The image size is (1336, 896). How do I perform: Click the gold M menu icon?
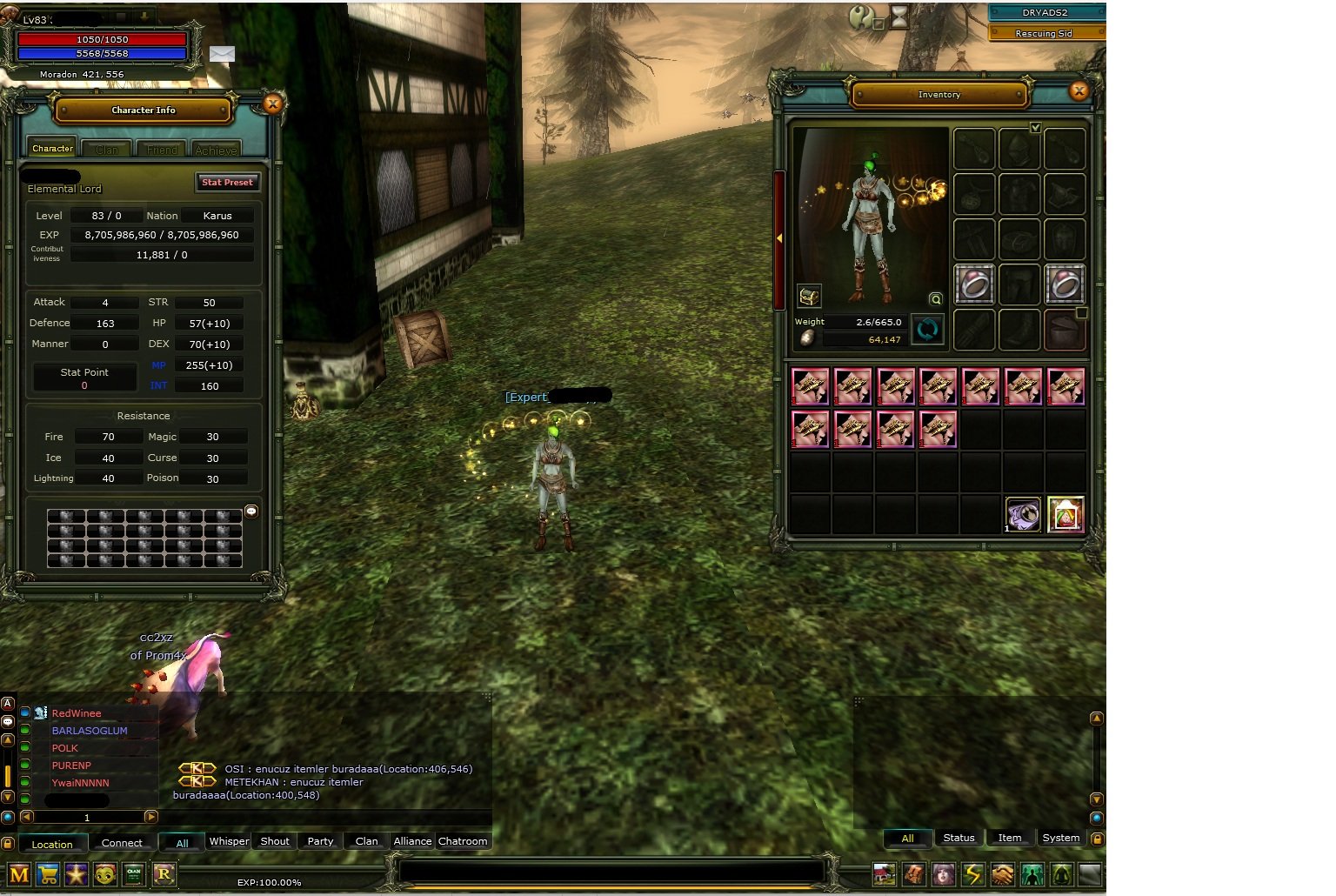[x=19, y=874]
